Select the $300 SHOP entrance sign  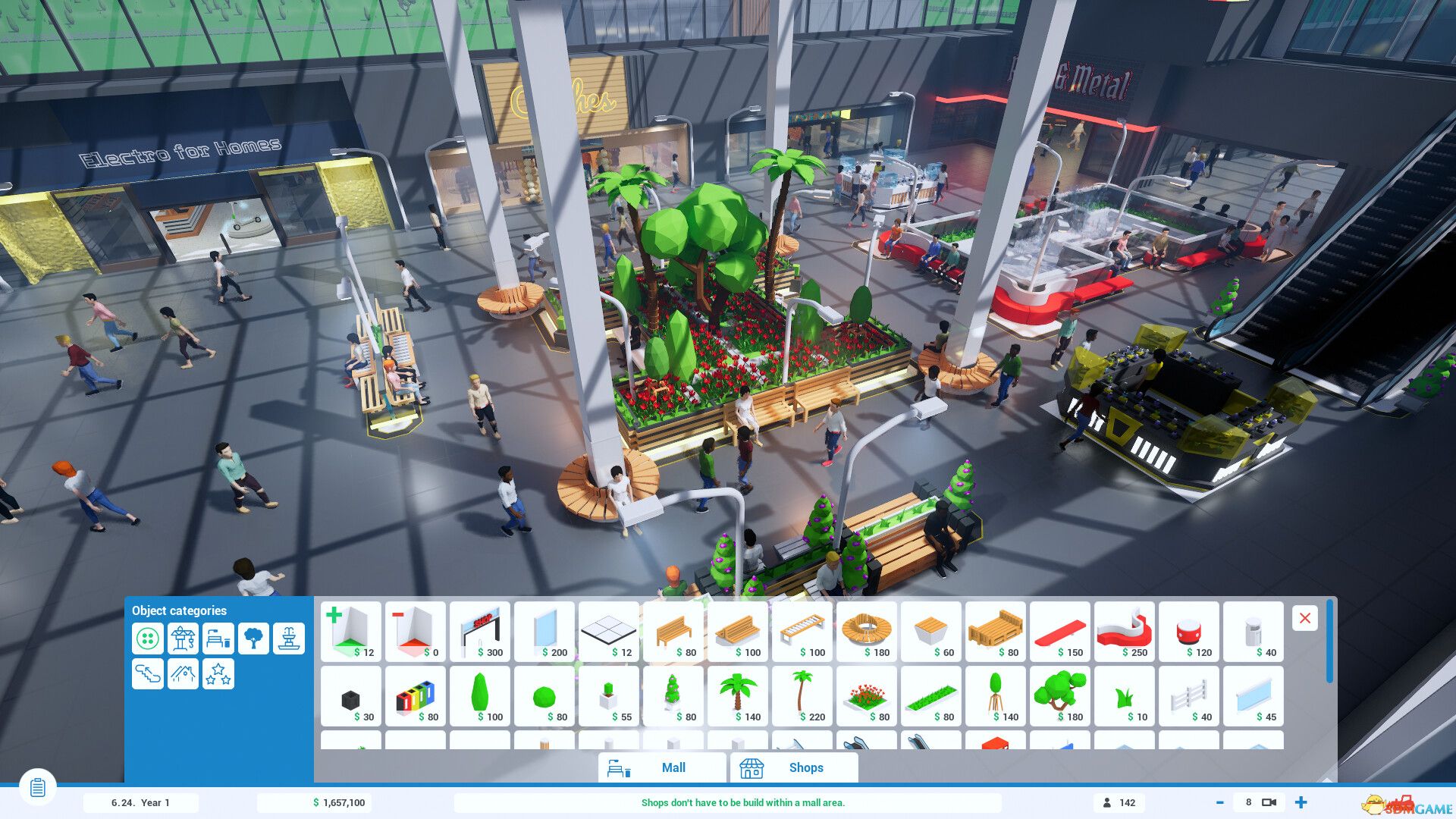click(480, 632)
